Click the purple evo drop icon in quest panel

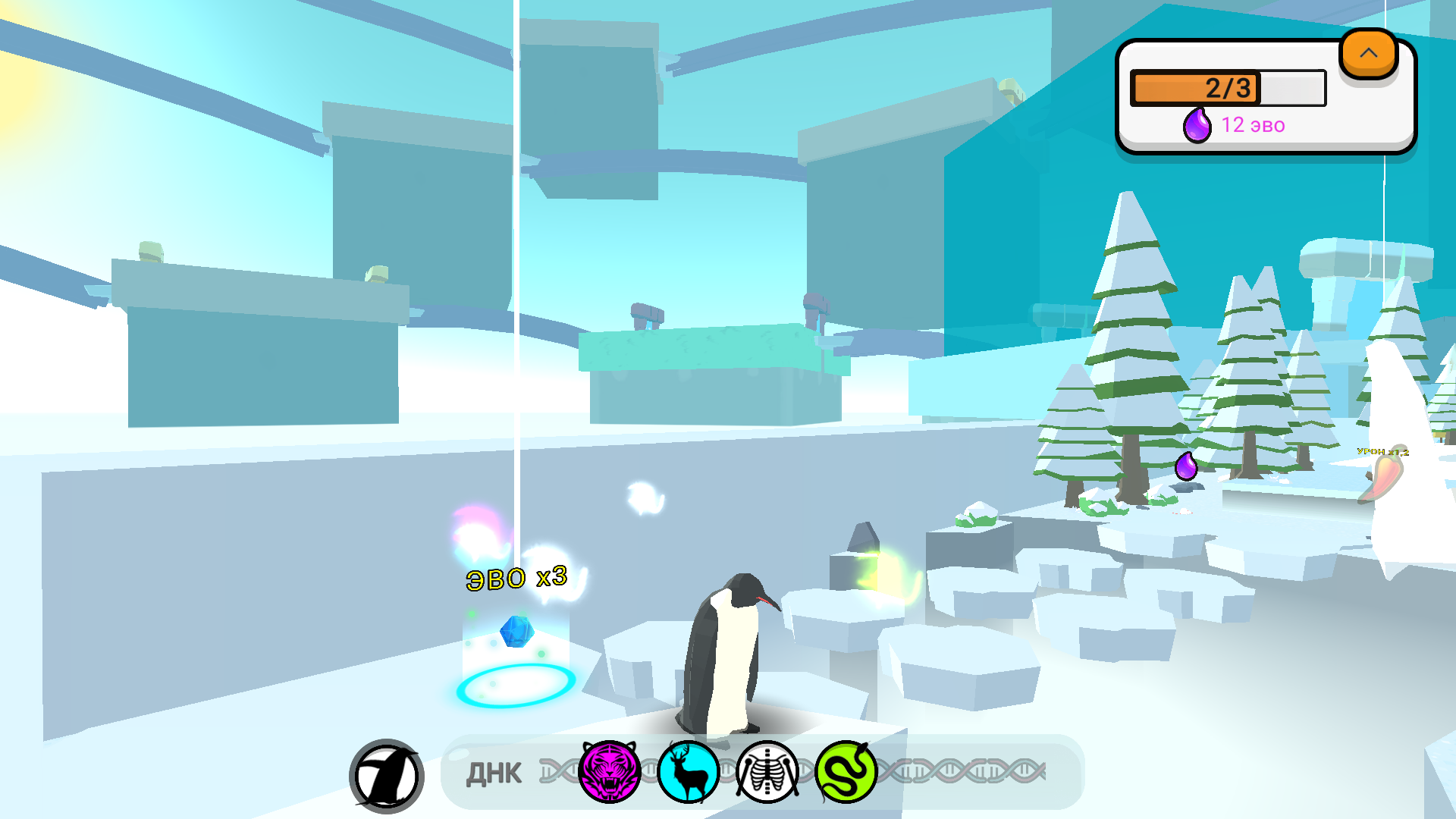click(1198, 124)
